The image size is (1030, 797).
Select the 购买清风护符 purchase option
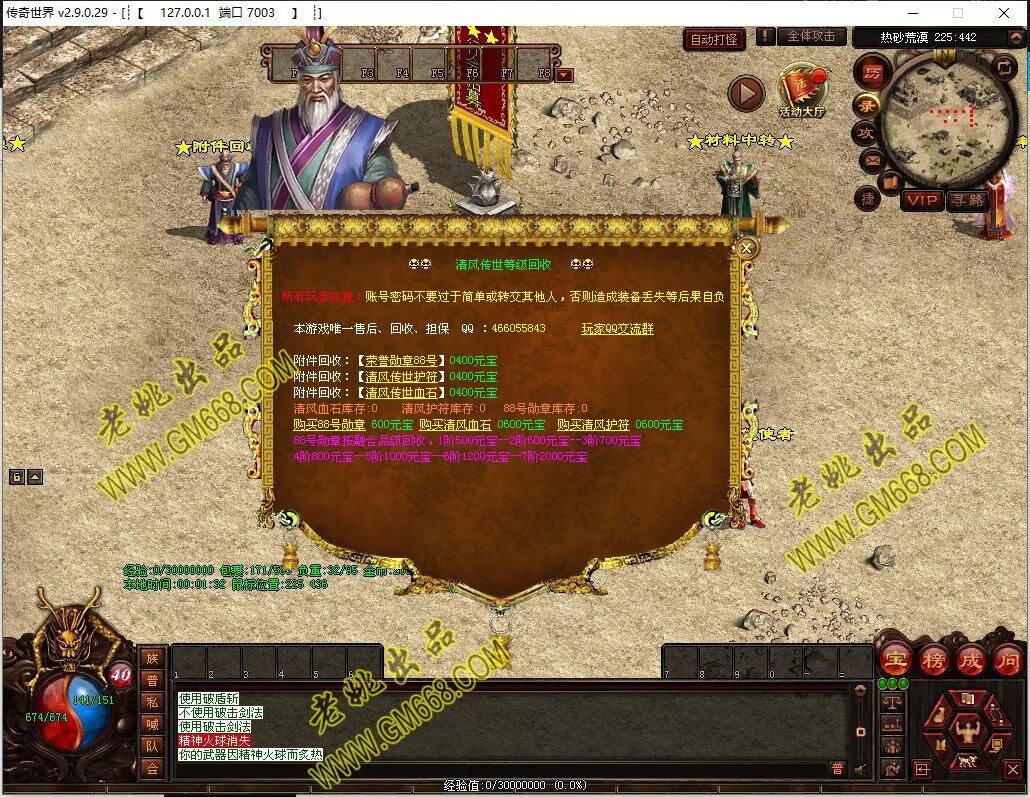click(593, 425)
